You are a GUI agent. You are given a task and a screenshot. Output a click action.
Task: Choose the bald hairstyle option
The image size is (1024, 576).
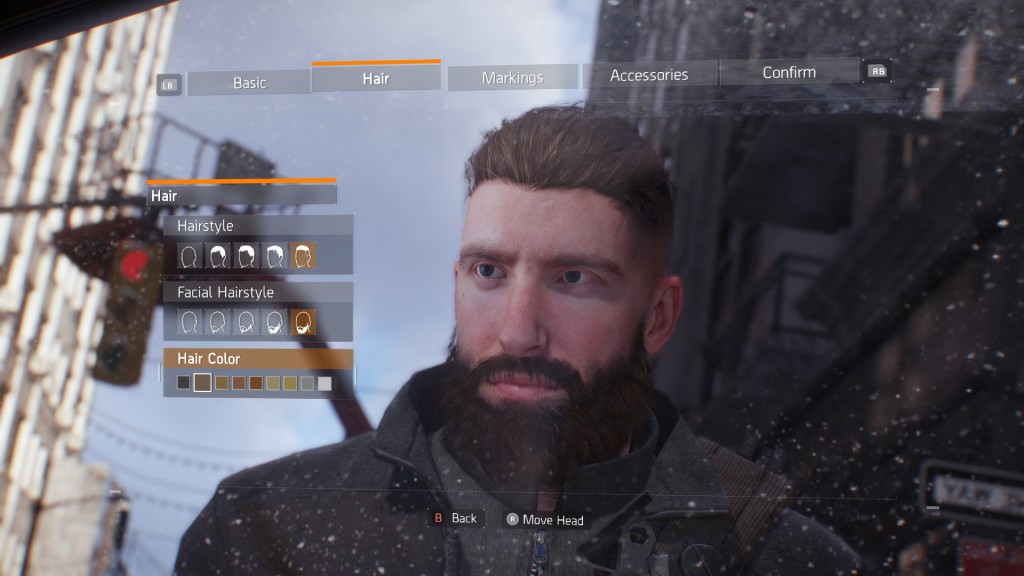point(190,256)
